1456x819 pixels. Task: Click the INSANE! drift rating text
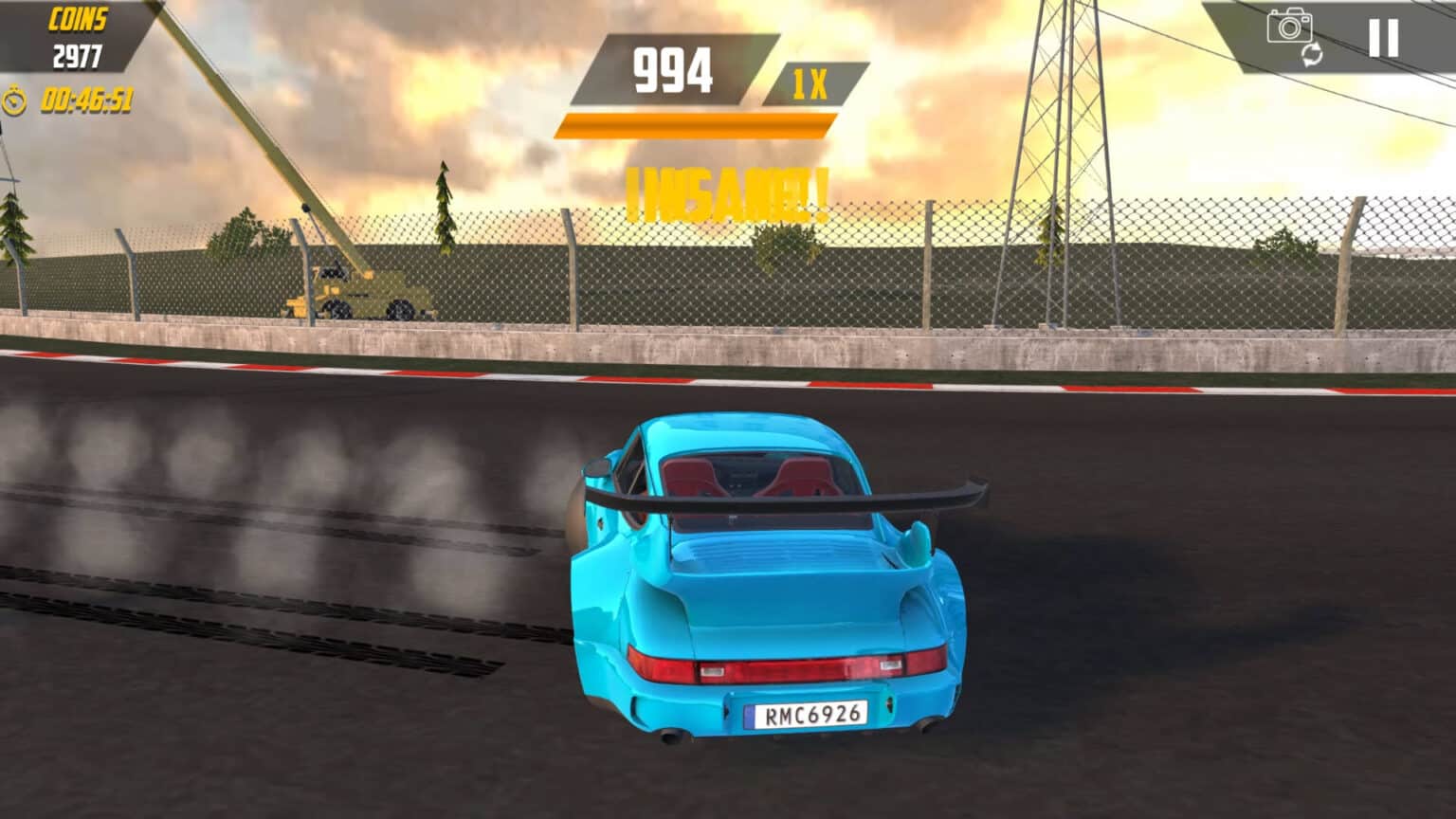[728, 190]
